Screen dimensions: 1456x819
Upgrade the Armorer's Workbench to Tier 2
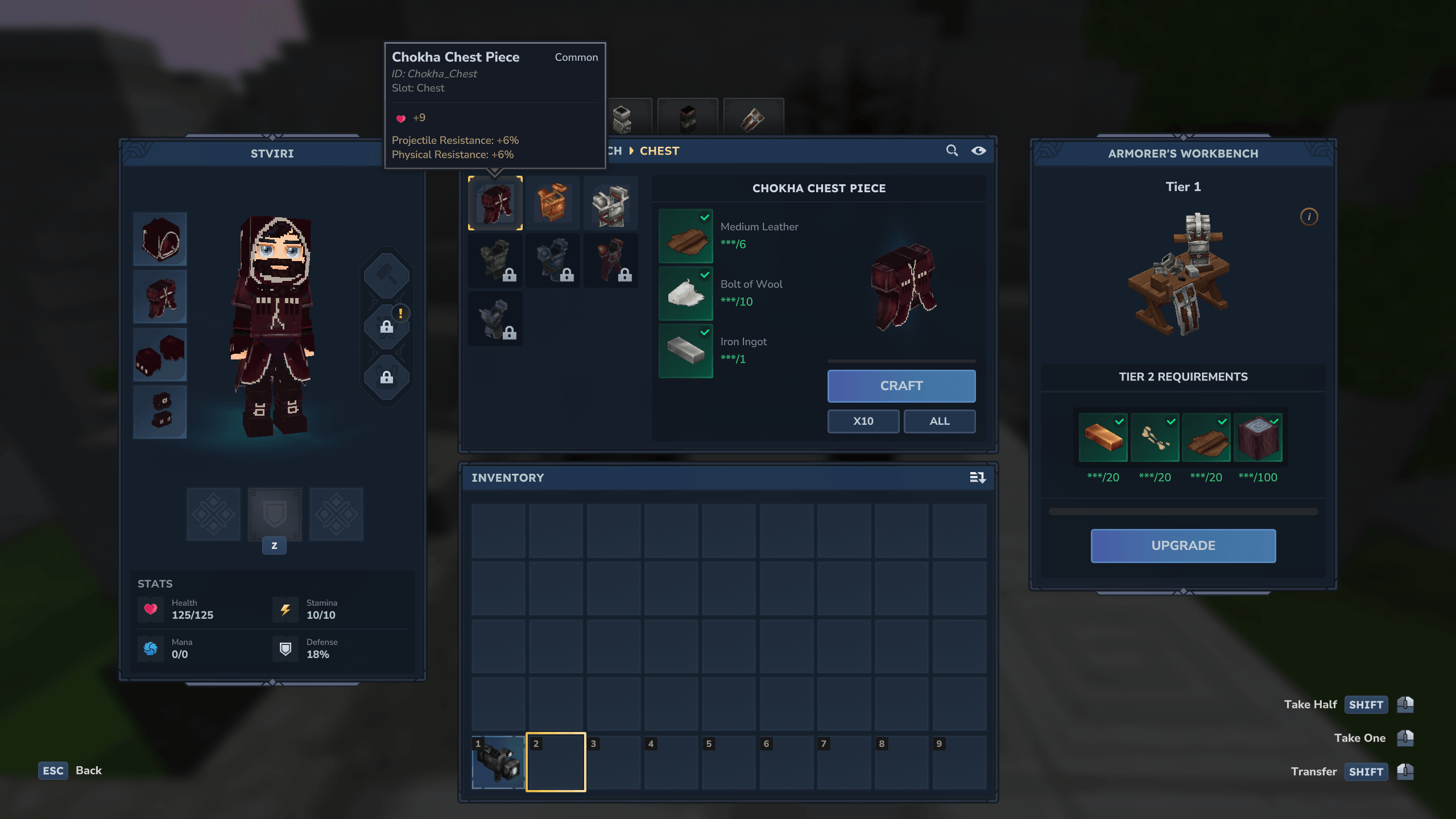(1183, 545)
